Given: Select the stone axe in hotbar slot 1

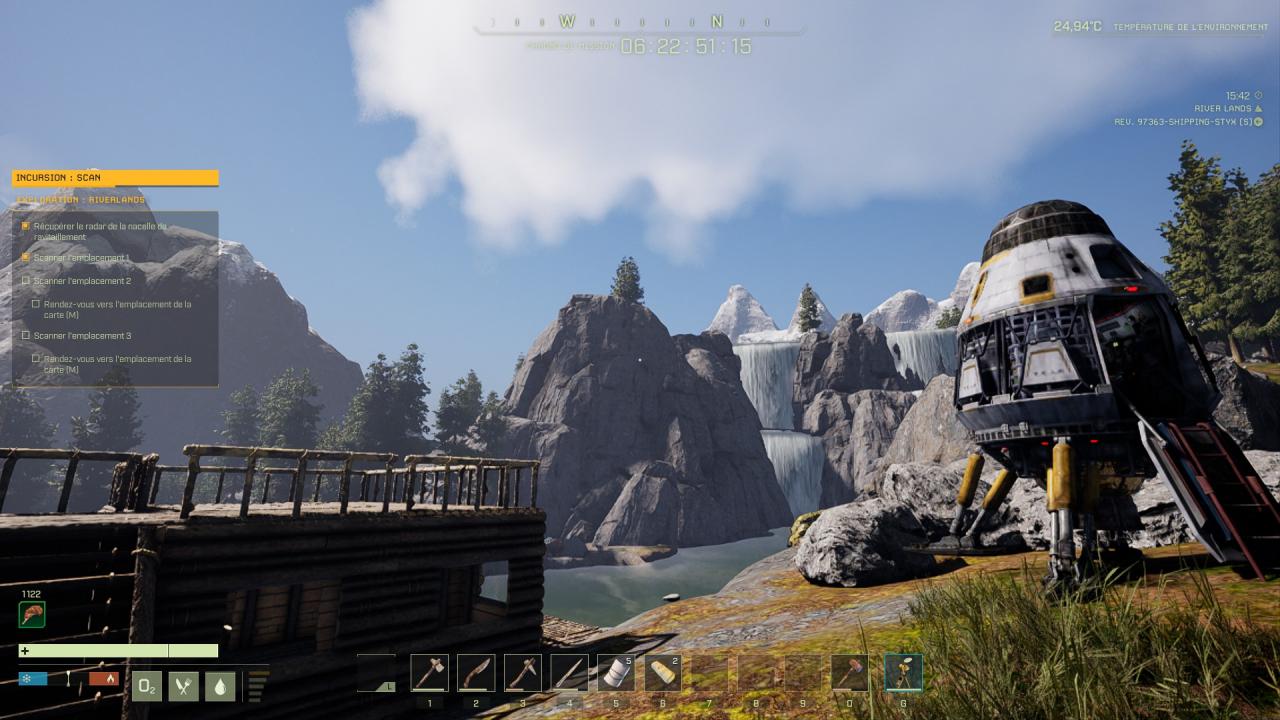Looking at the screenshot, I should [x=429, y=673].
